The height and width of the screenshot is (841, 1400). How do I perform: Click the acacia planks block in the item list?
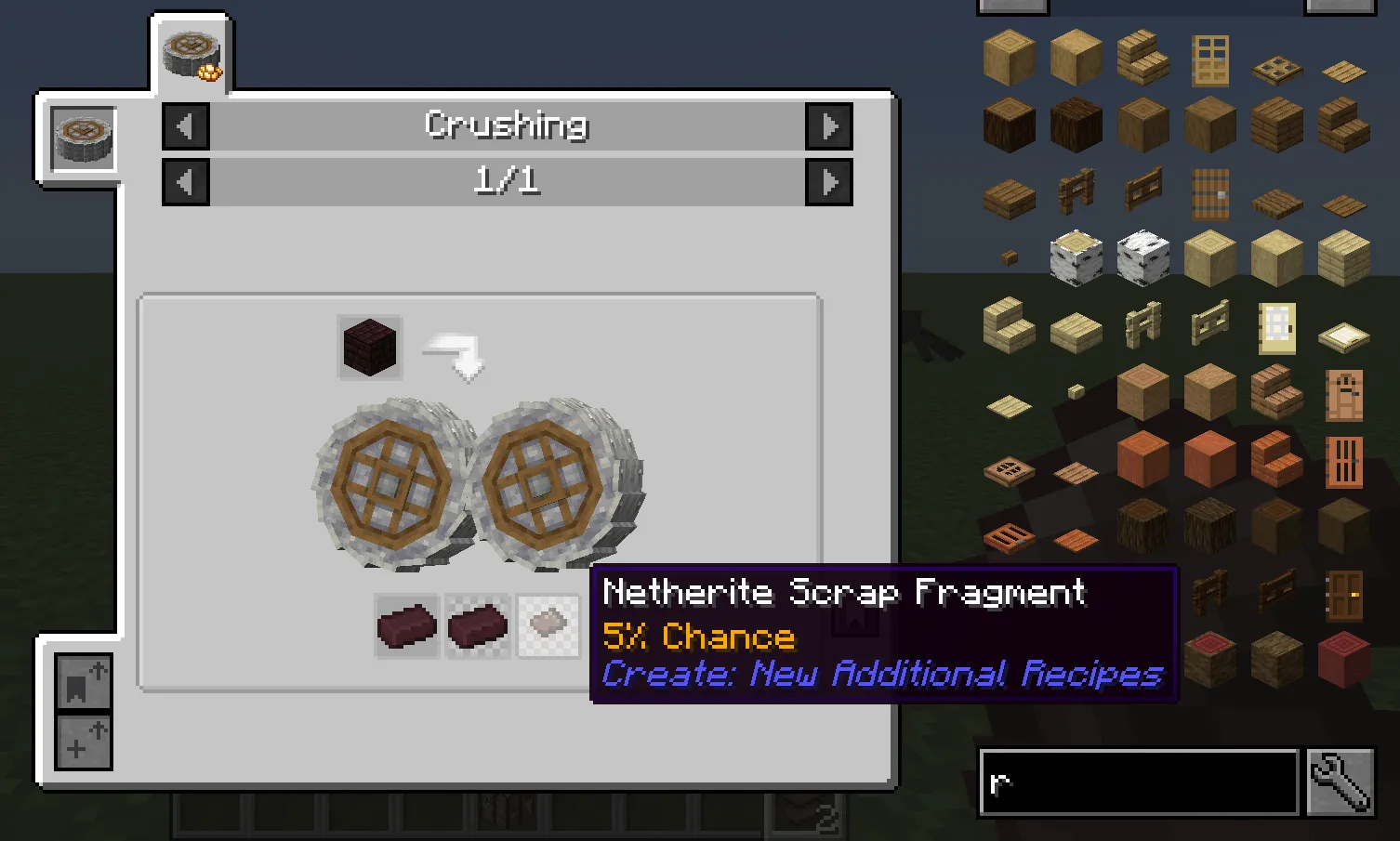click(x=1208, y=457)
